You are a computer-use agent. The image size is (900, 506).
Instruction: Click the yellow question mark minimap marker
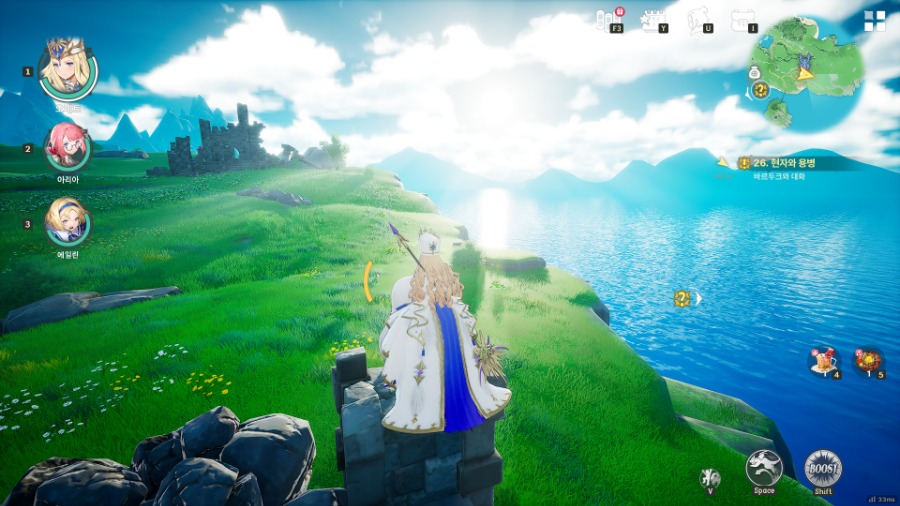pos(760,90)
